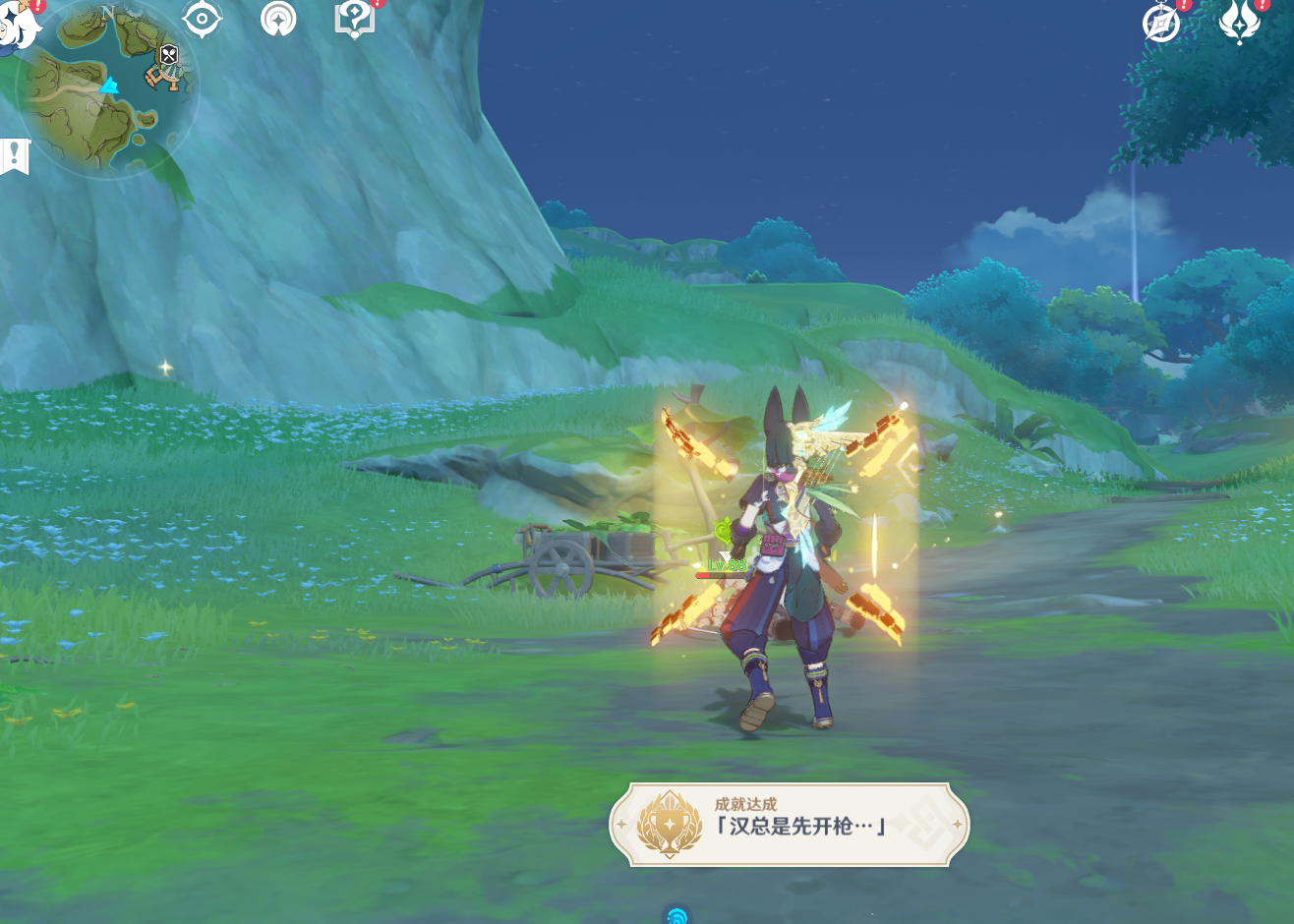Activate Elemental Sight eye icon

[x=202, y=19]
